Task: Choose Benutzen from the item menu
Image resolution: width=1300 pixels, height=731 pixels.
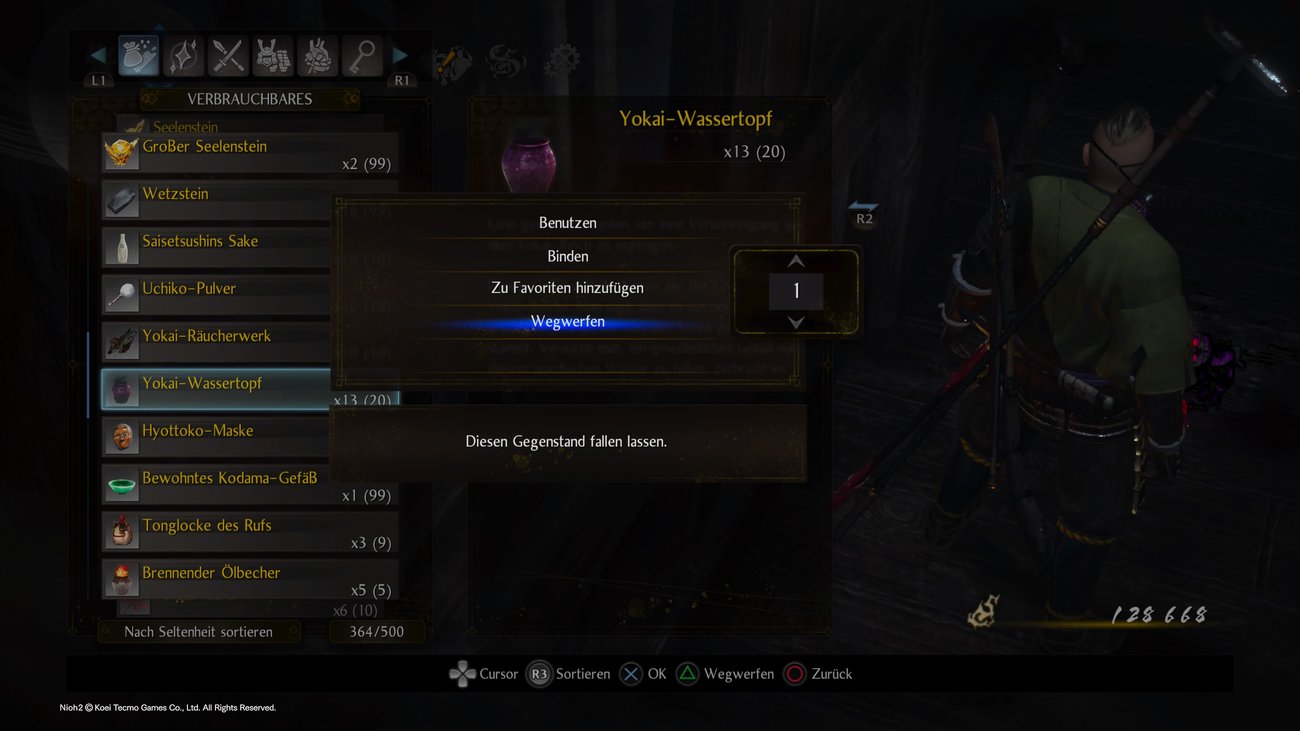Action: click(567, 222)
